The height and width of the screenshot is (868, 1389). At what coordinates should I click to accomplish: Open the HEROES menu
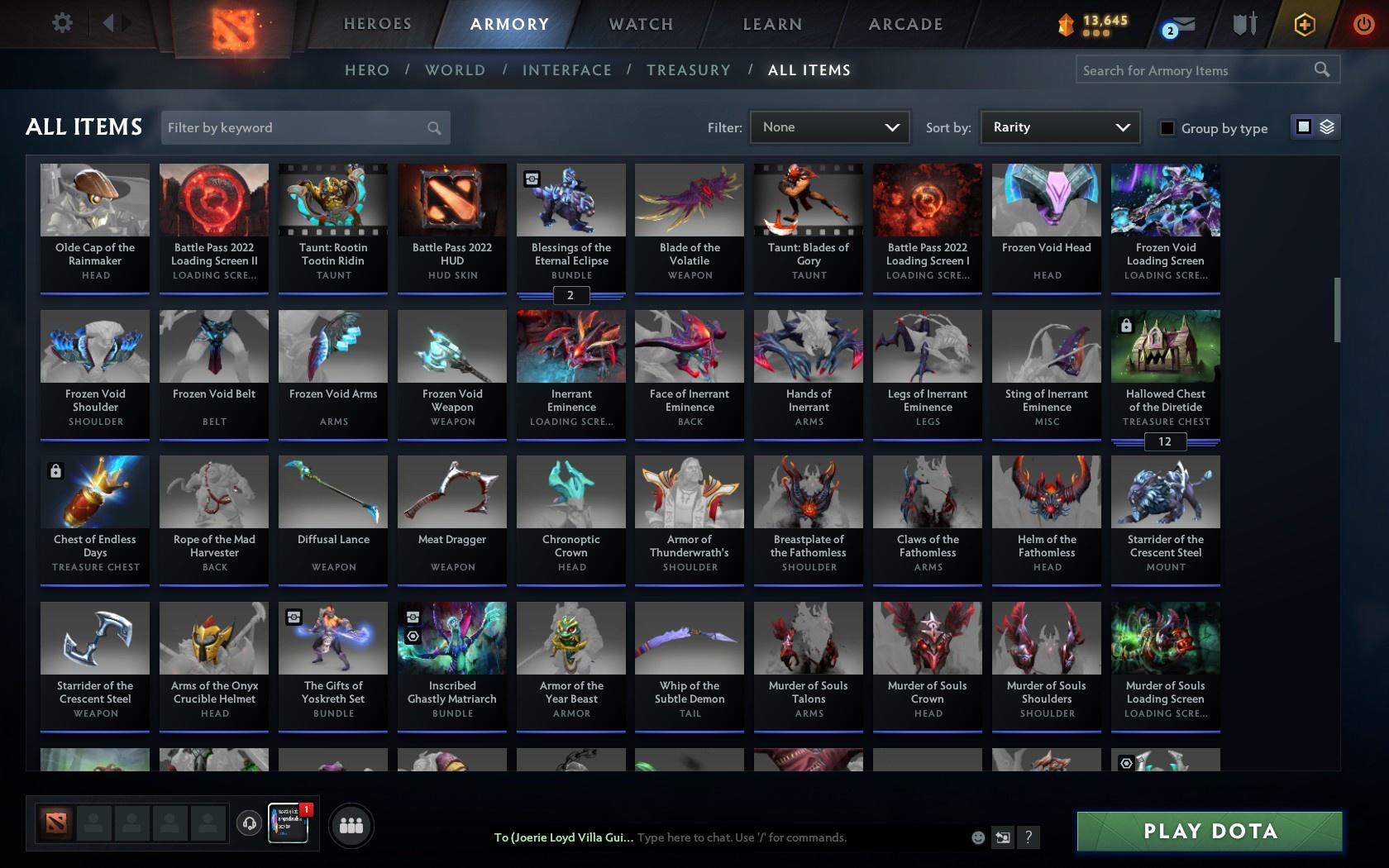click(x=377, y=24)
